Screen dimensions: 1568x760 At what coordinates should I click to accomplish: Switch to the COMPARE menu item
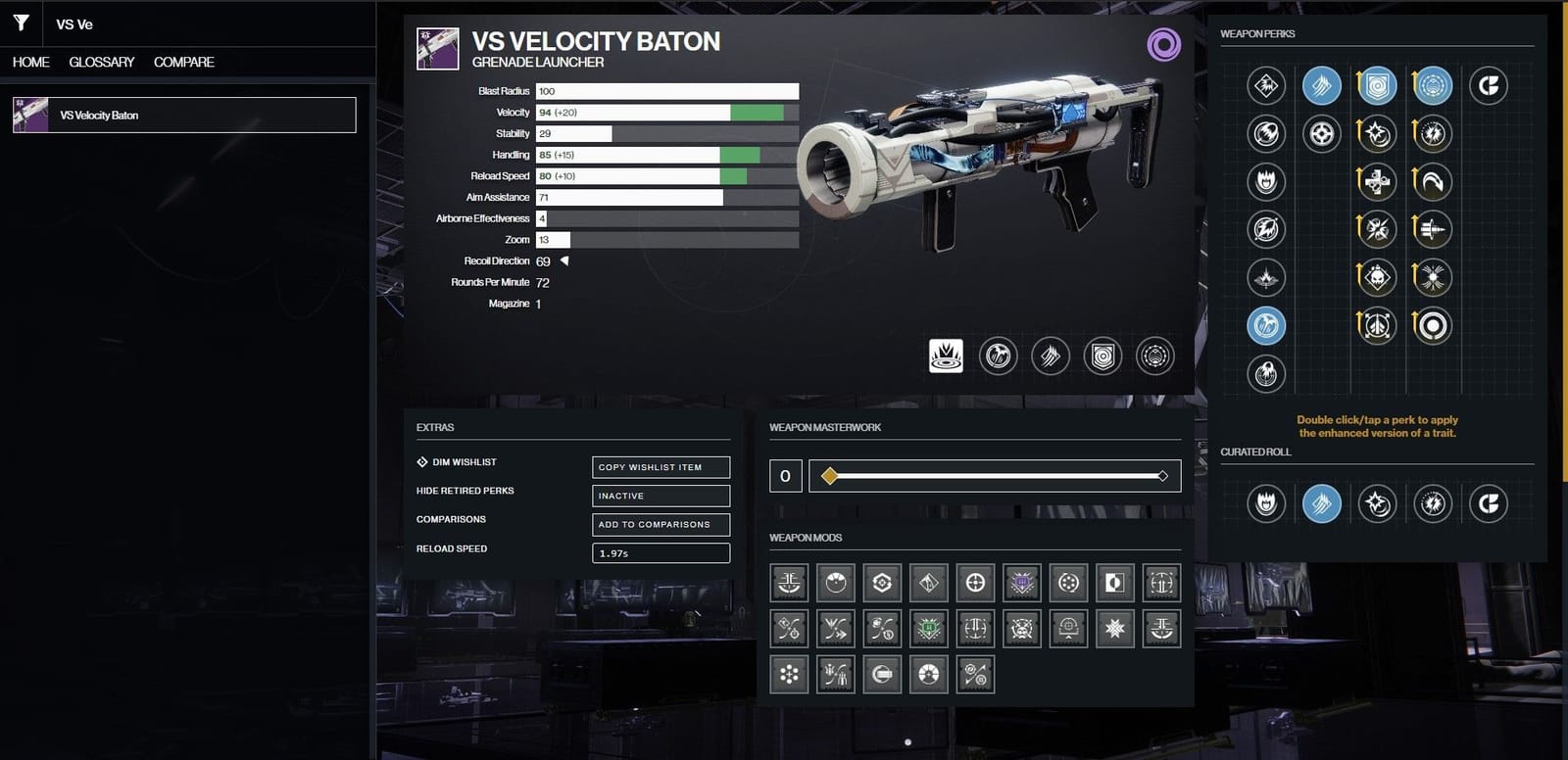click(183, 62)
